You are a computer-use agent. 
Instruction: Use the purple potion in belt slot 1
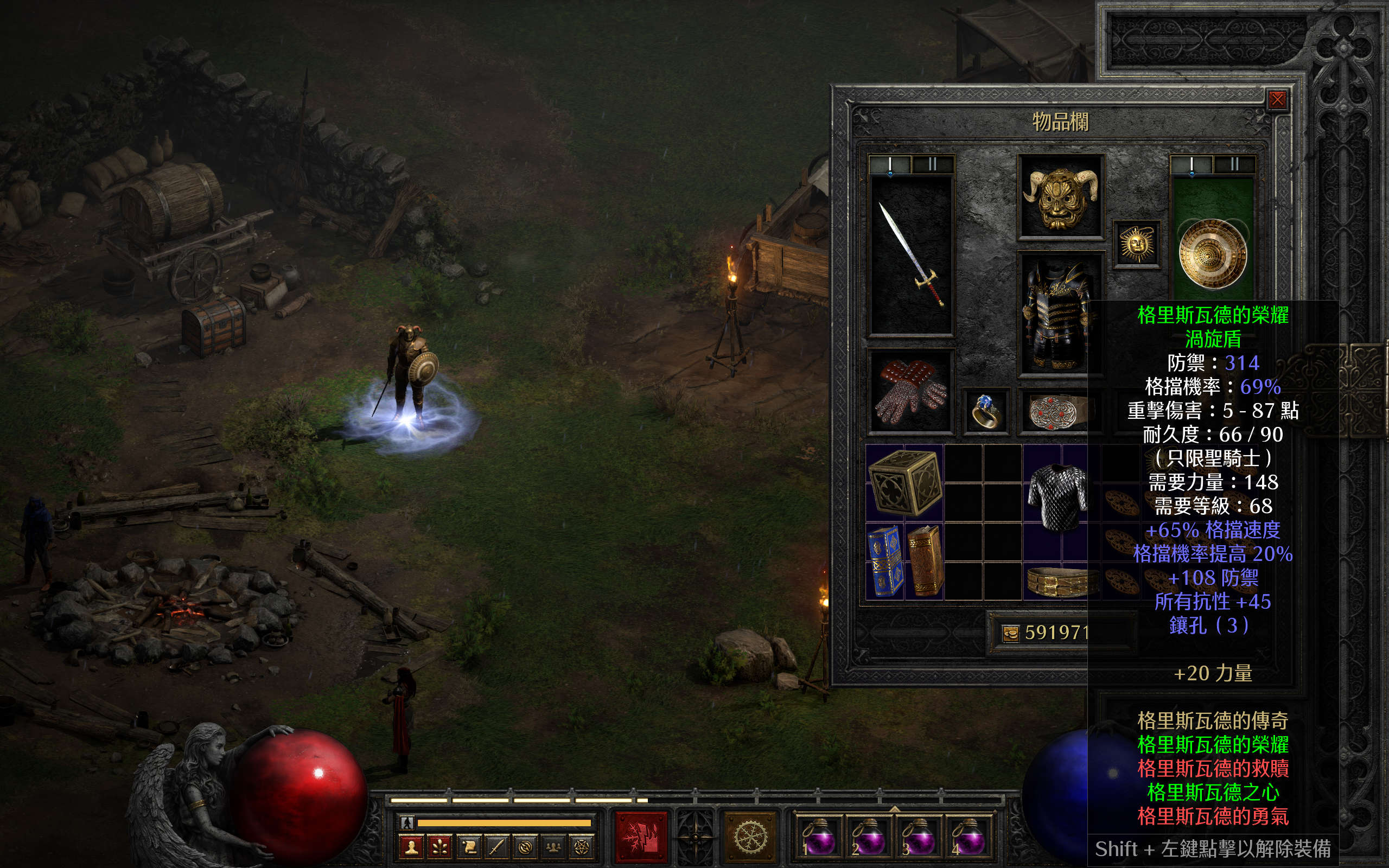click(817, 838)
